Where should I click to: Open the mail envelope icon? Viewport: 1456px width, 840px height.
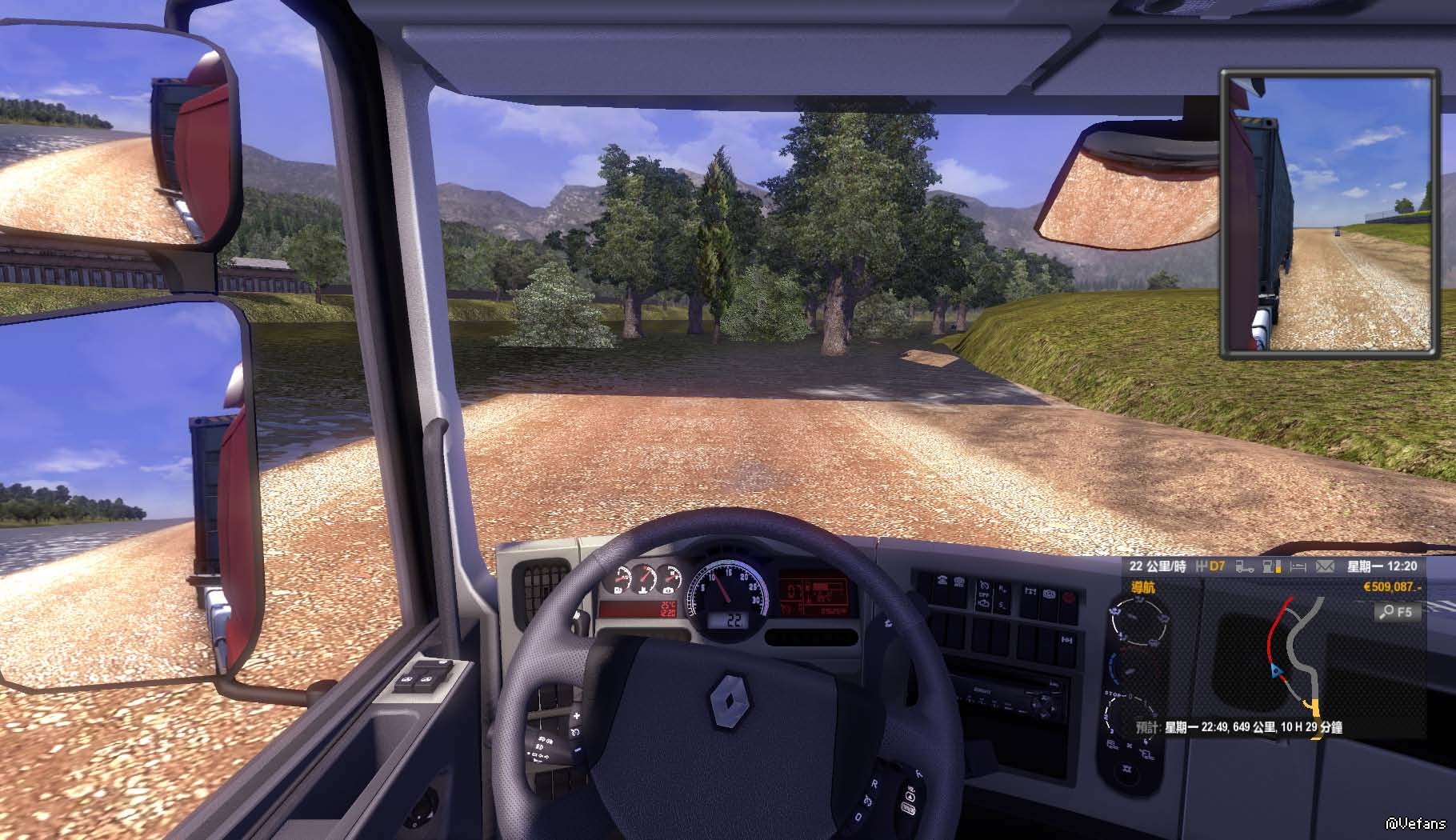tap(1325, 566)
